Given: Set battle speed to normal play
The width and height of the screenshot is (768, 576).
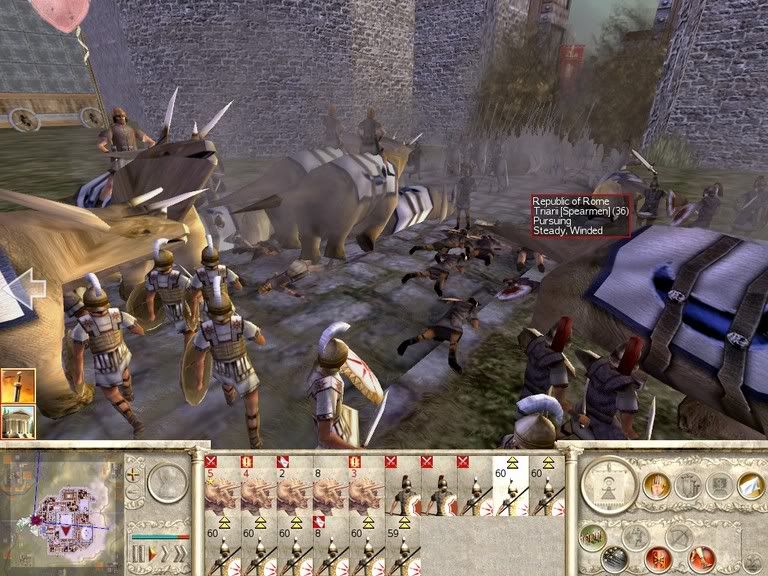Looking at the screenshot, I should coord(154,552).
